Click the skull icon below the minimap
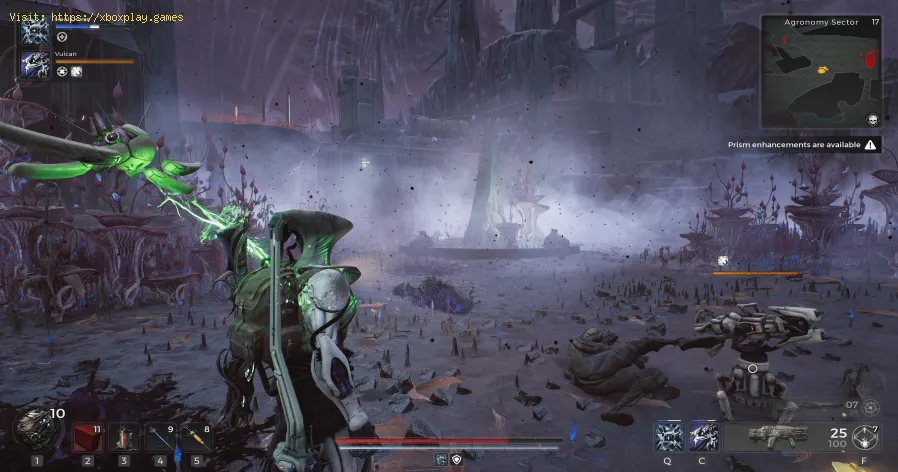Image resolution: width=898 pixels, height=472 pixels. (873, 120)
